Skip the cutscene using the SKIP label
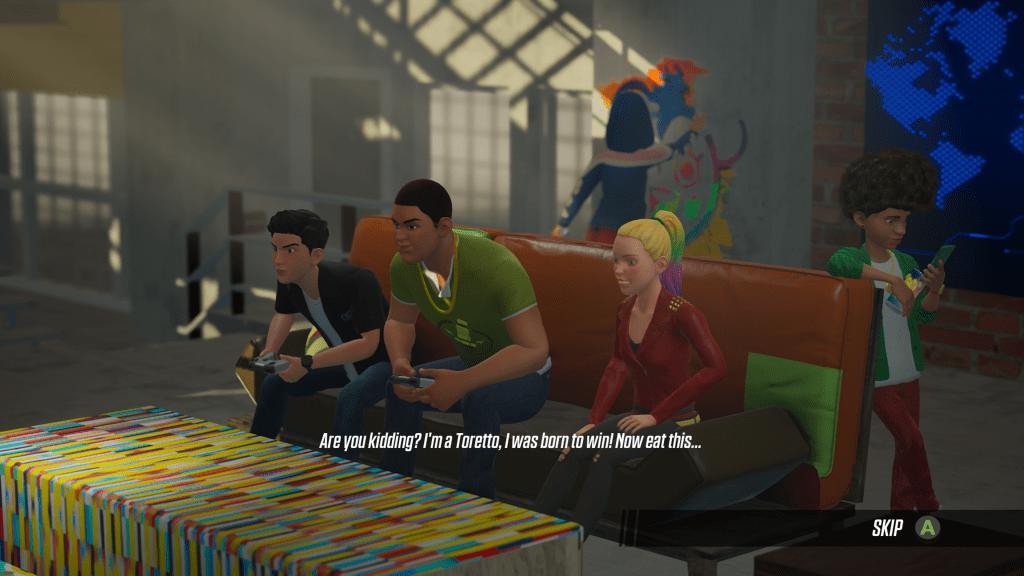The width and height of the screenshot is (1024, 576). pos(888,528)
